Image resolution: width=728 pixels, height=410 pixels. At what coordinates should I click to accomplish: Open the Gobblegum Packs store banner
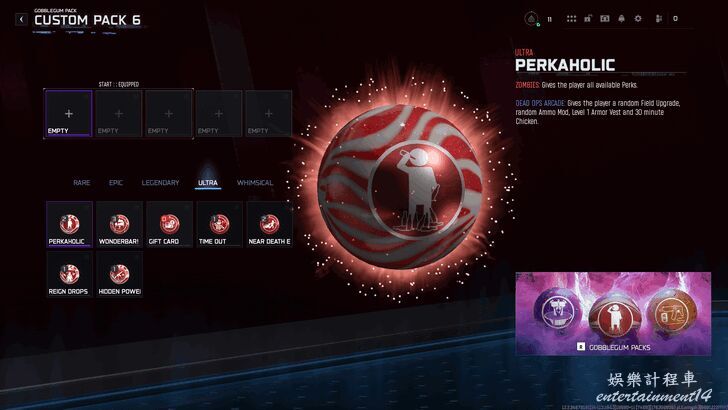(613, 314)
